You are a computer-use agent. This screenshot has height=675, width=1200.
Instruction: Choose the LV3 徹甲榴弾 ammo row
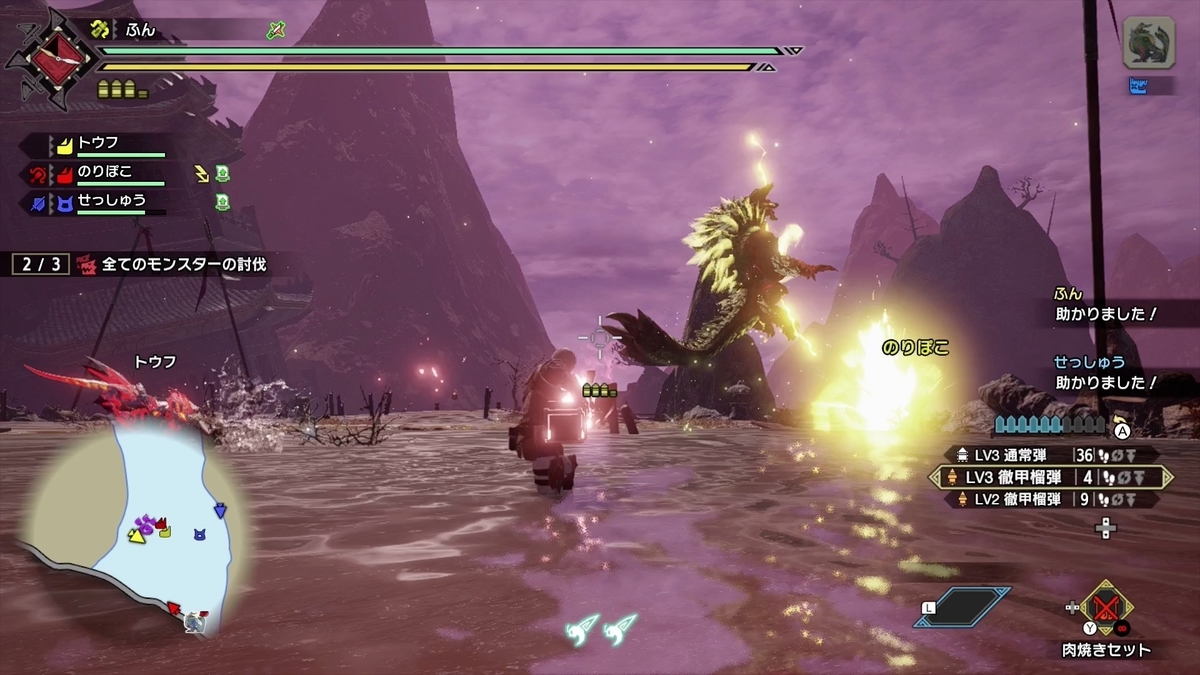click(x=1047, y=477)
